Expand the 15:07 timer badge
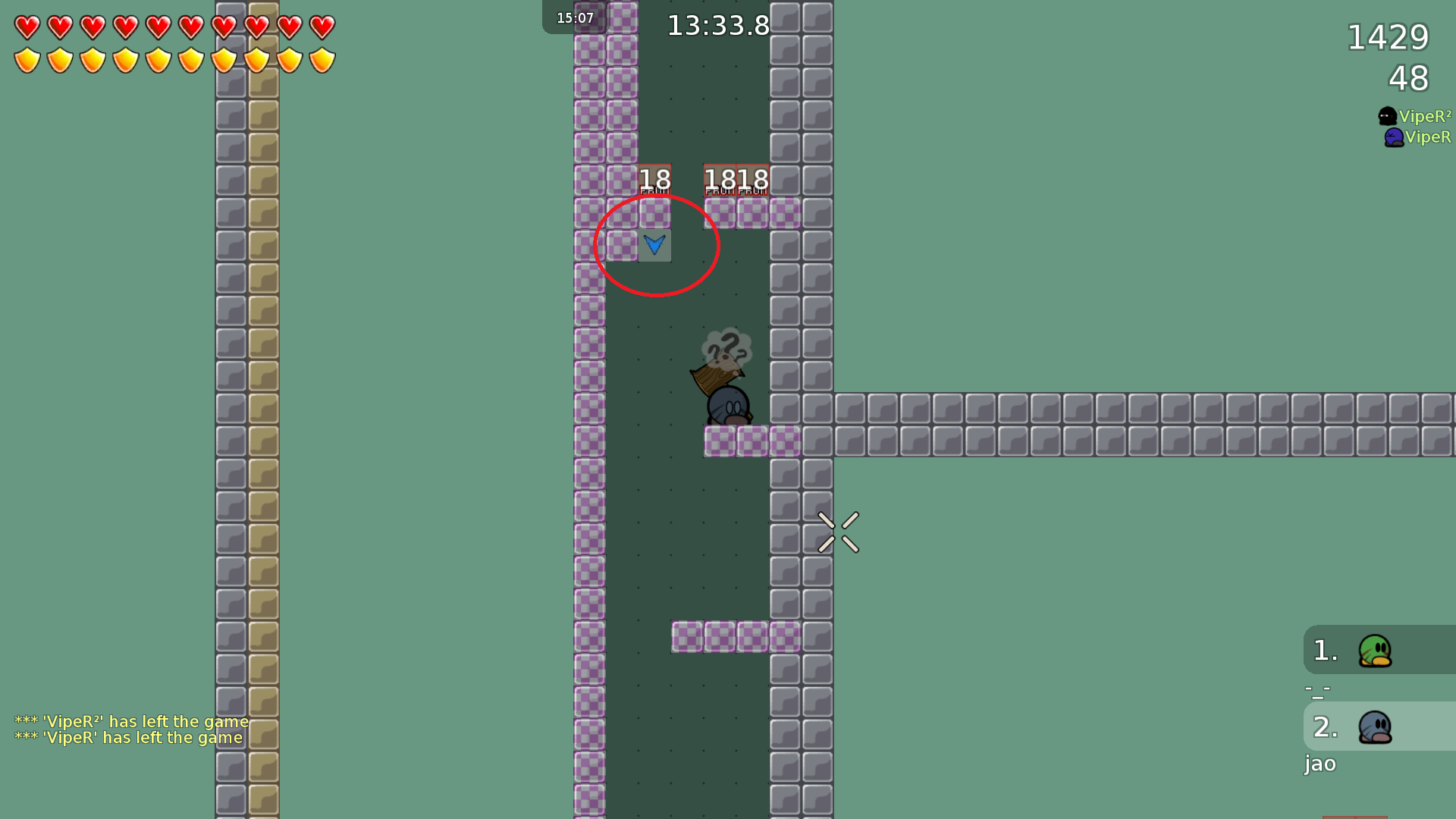 tap(575, 17)
